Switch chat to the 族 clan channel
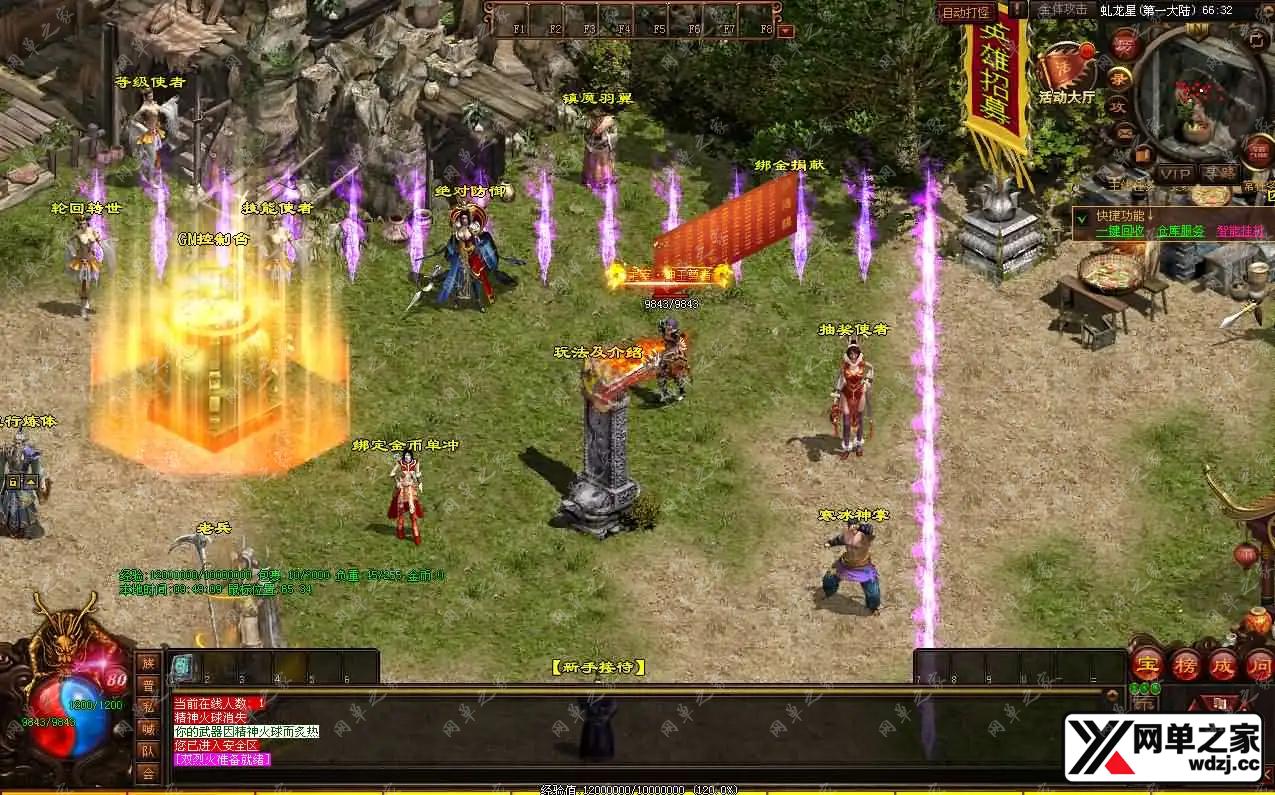The image size is (1275, 795). (x=147, y=663)
